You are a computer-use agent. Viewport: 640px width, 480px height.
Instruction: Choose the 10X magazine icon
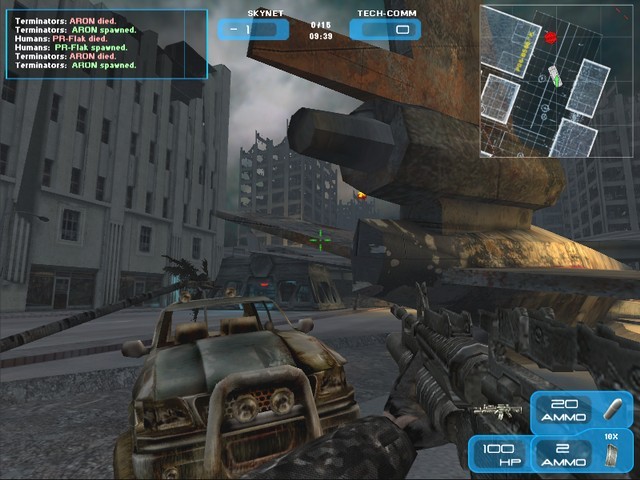point(613,455)
